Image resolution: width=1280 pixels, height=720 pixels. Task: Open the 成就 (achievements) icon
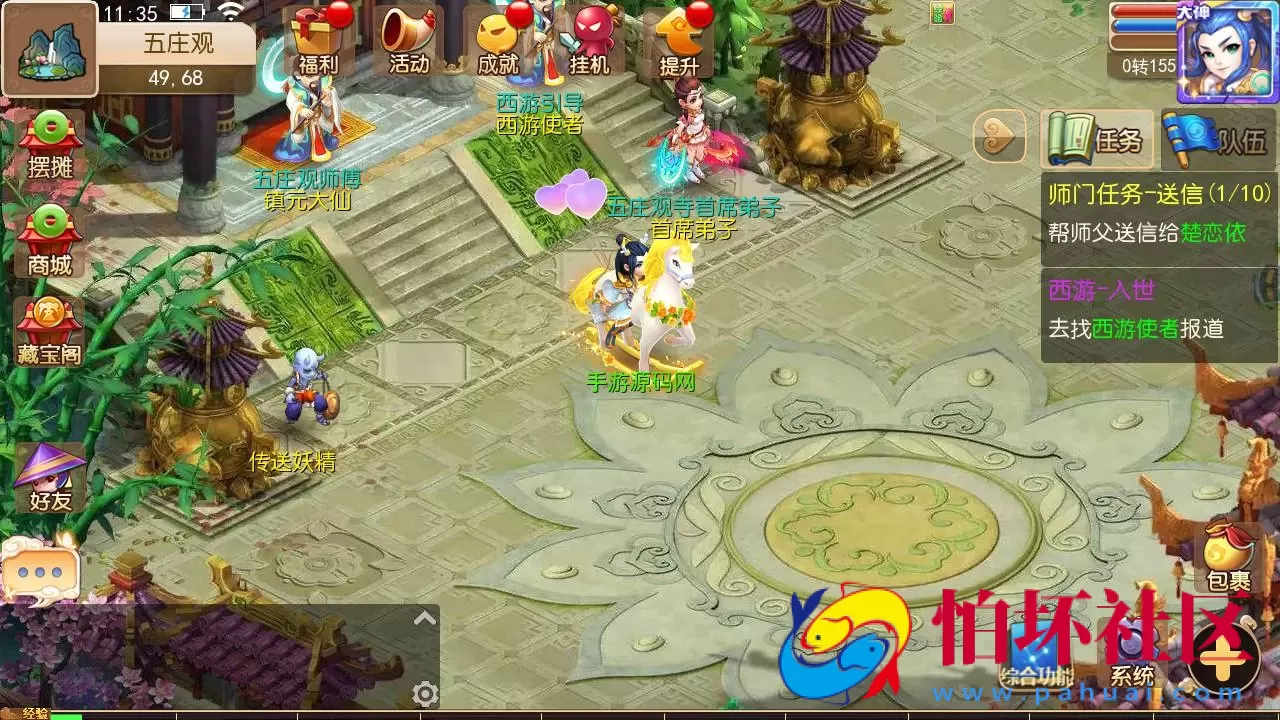tap(494, 40)
